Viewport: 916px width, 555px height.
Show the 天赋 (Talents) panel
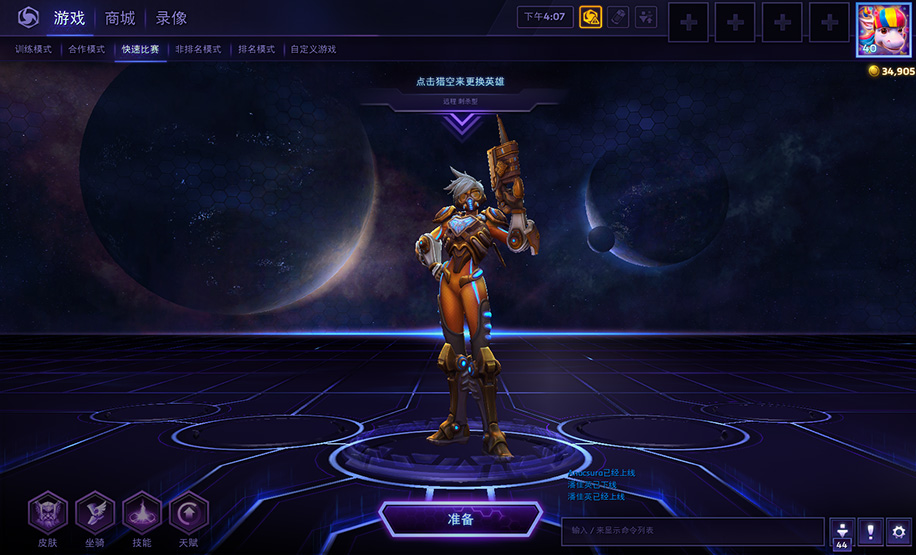tap(189, 513)
